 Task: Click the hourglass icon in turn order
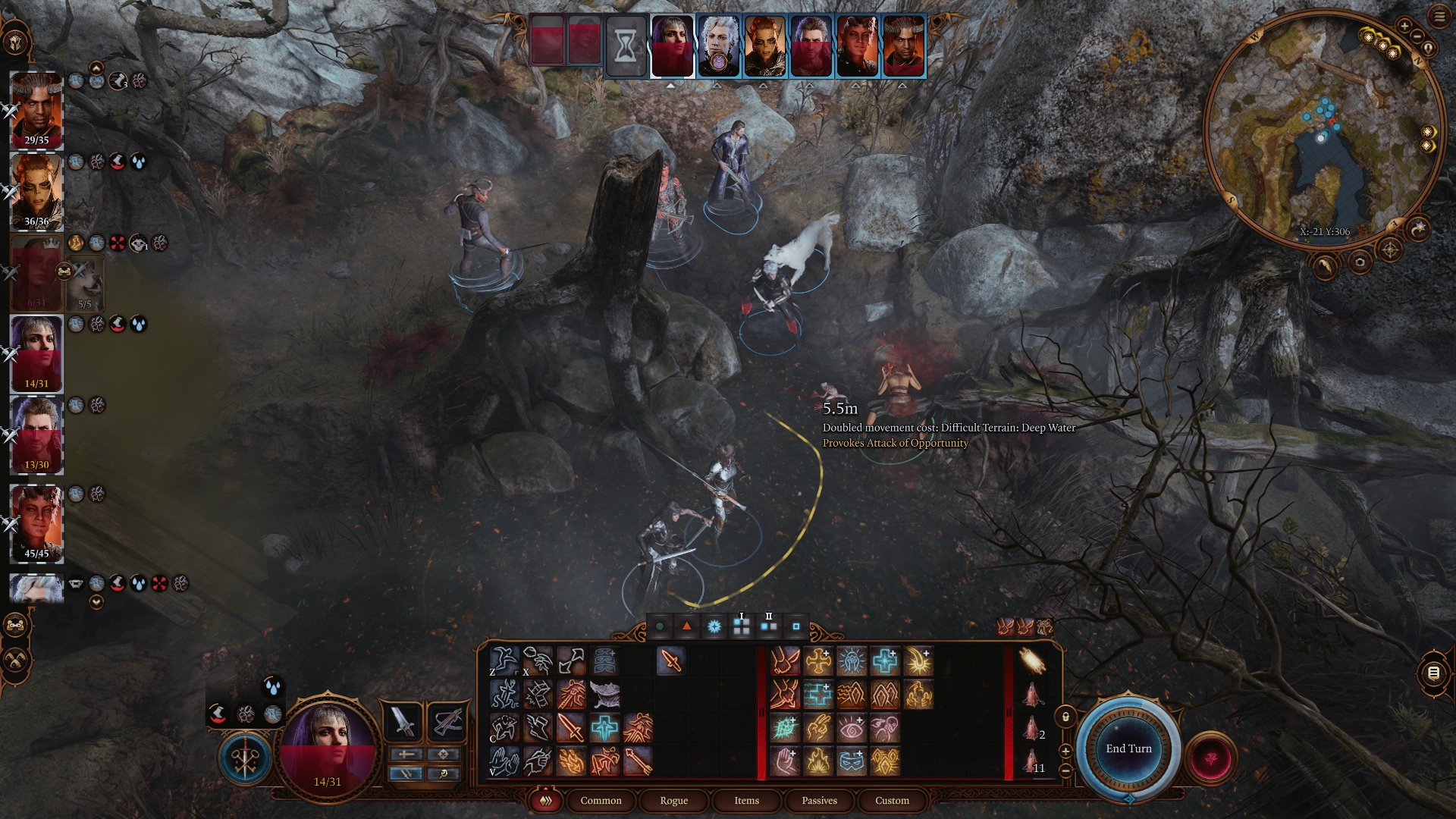coord(626,47)
